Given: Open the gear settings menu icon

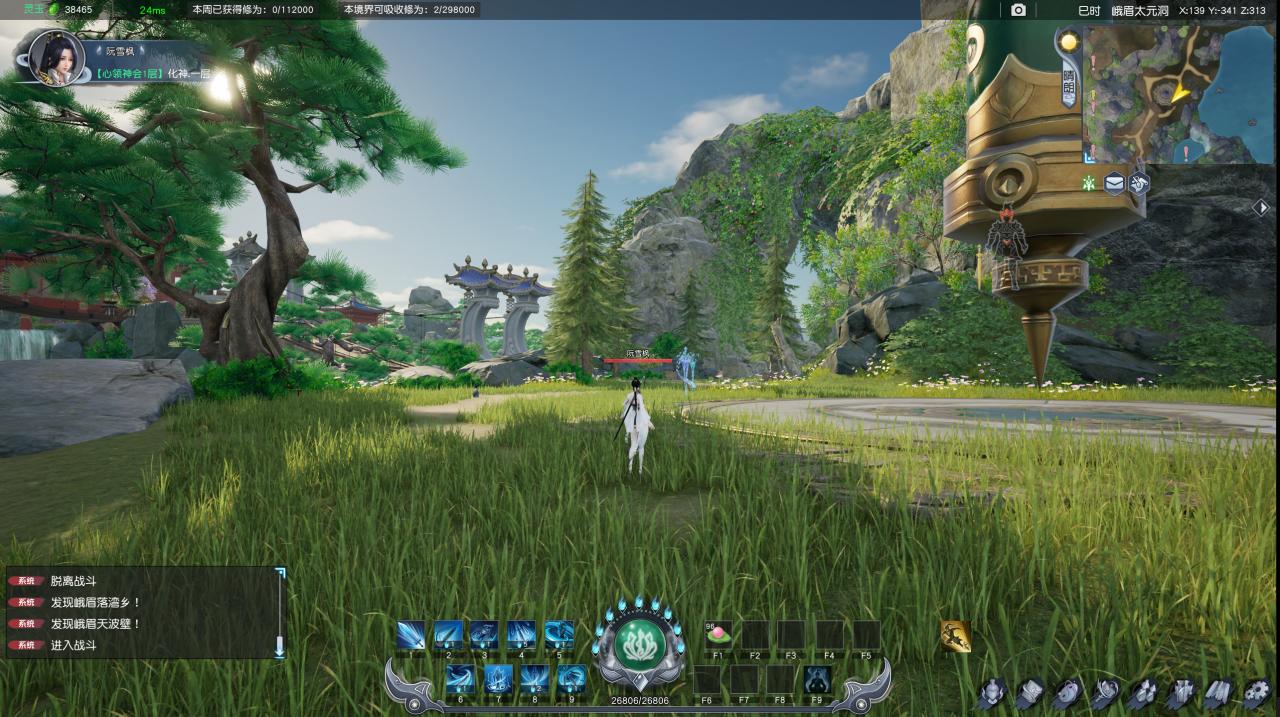Looking at the screenshot, I should click(x=1256, y=692).
